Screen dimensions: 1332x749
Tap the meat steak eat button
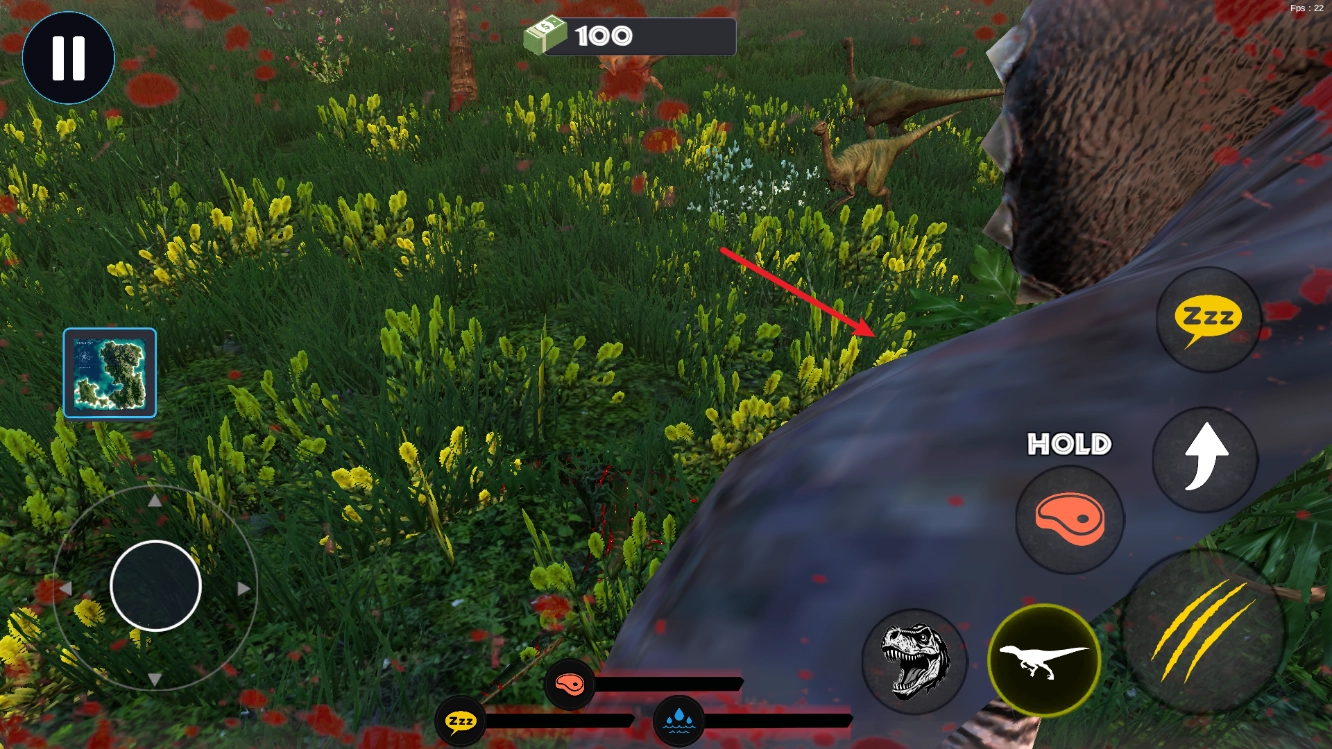(x=1069, y=520)
